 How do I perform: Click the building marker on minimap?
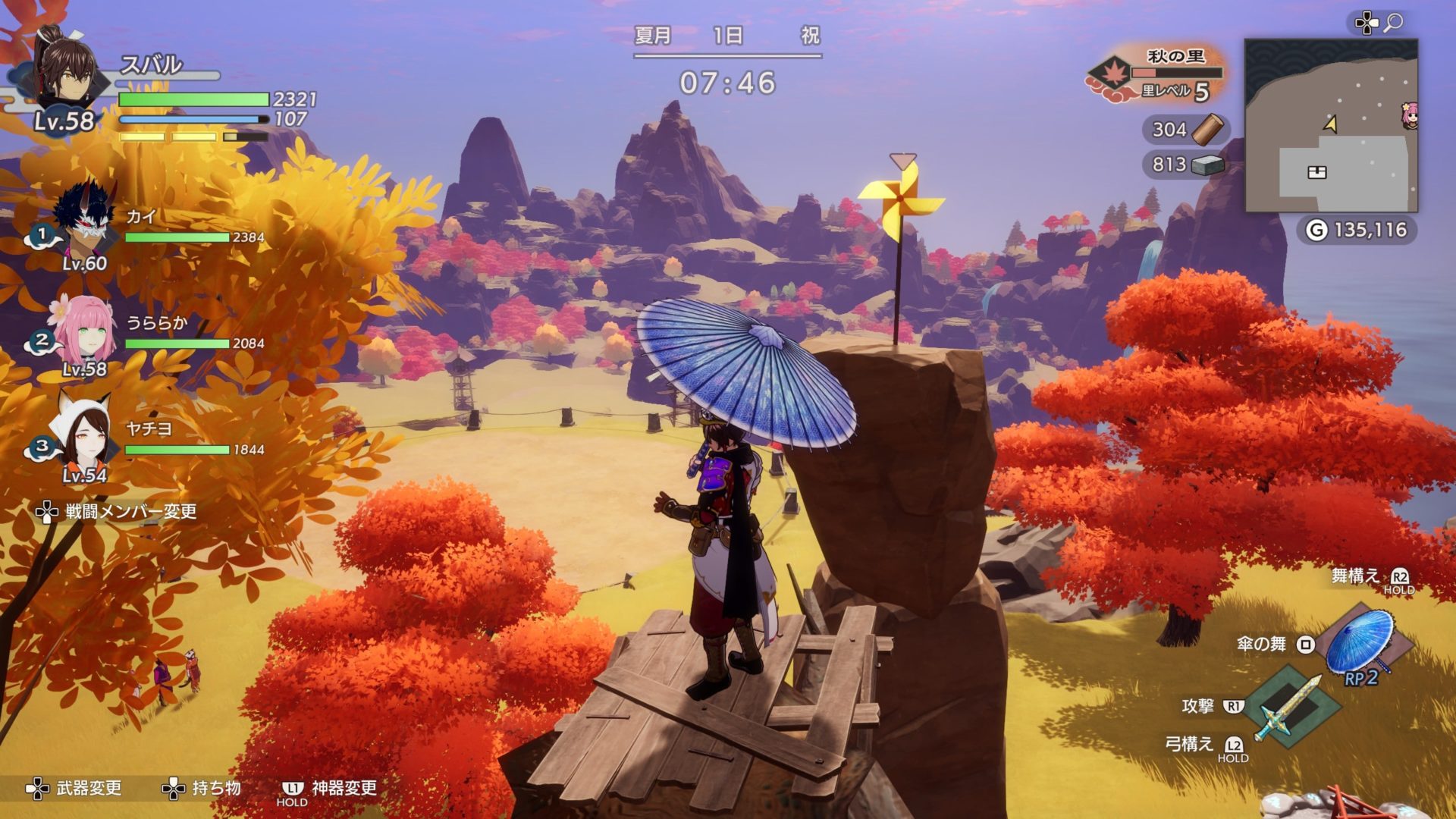pyautogui.click(x=1317, y=172)
